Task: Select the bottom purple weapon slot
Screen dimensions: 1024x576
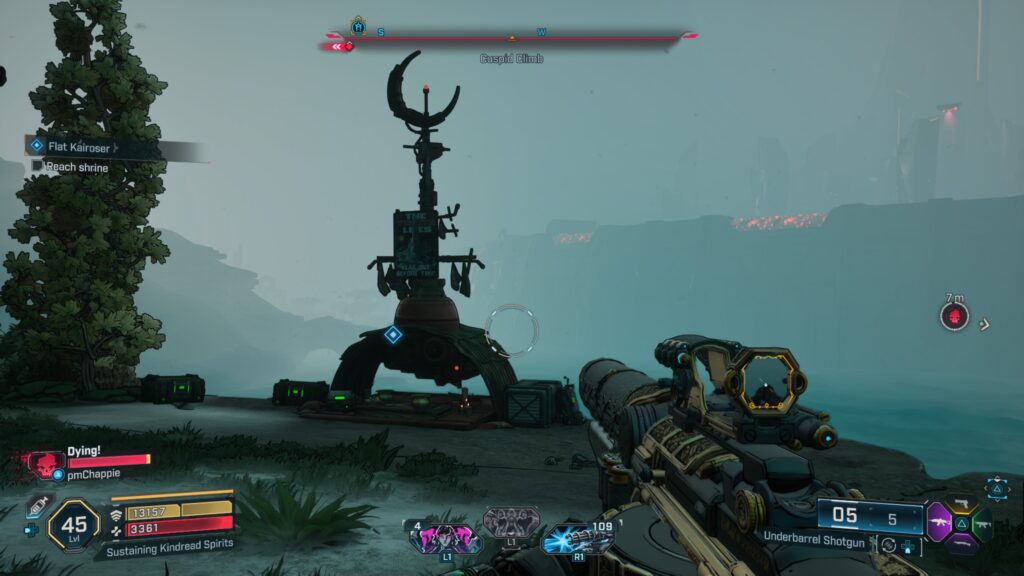Action: (x=960, y=543)
